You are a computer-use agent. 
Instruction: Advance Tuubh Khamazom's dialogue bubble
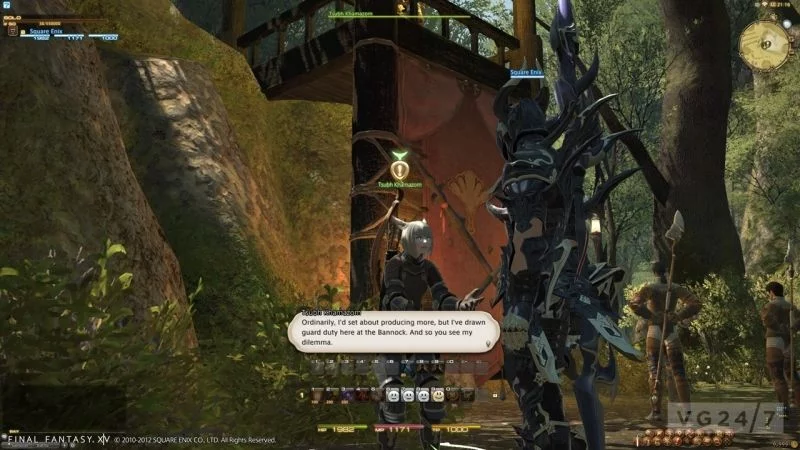coord(390,332)
